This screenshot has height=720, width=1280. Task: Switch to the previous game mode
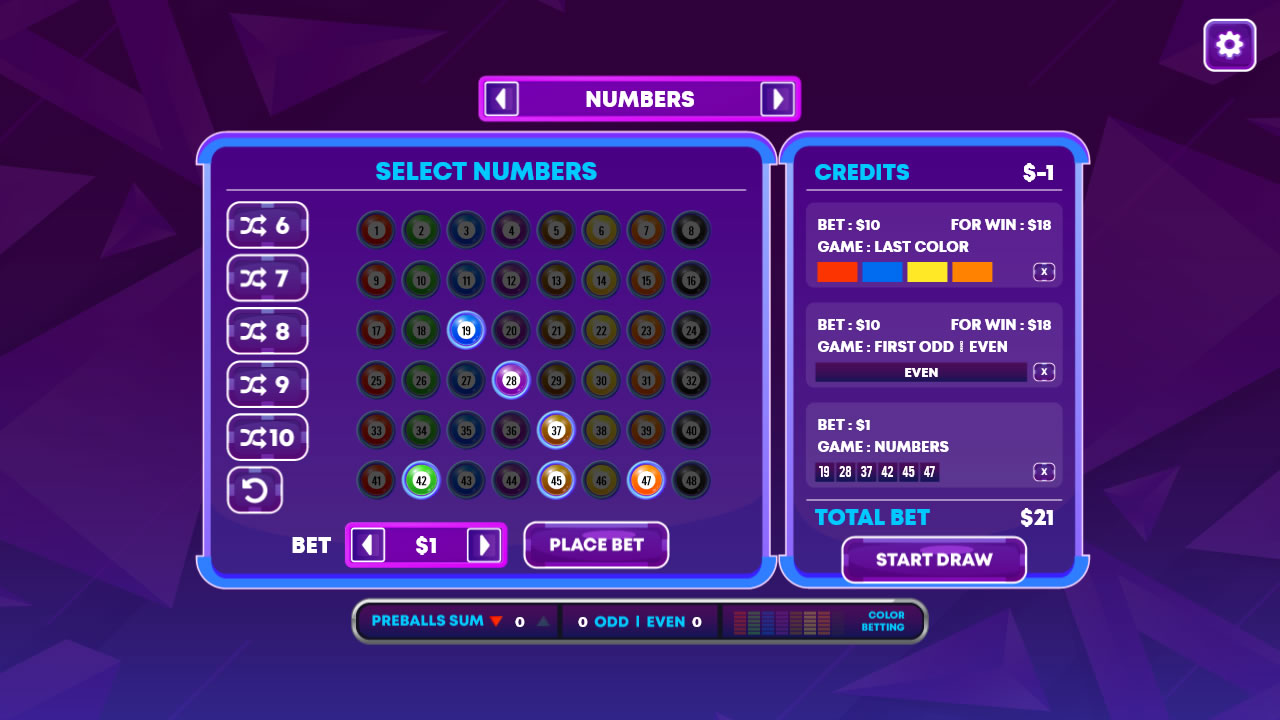click(501, 98)
